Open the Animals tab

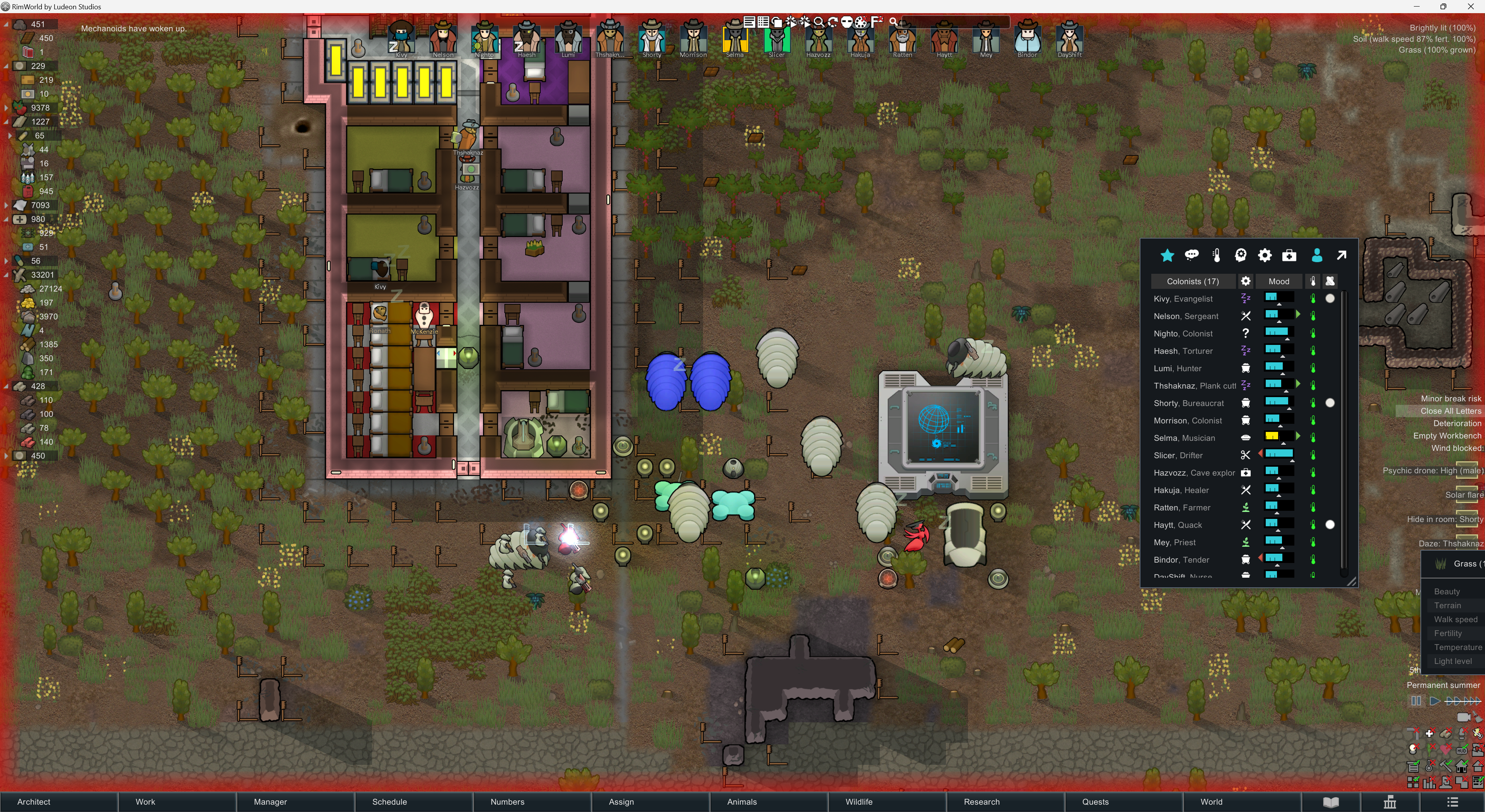[x=741, y=802]
